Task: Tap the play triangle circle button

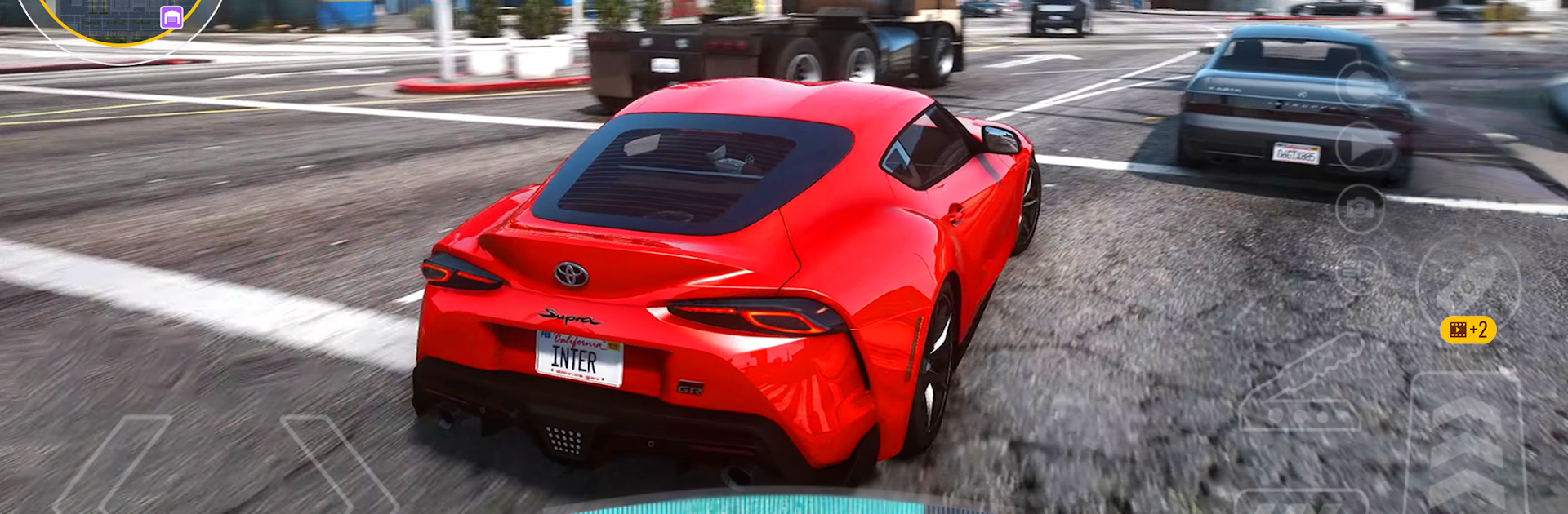Action: coord(1364,147)
